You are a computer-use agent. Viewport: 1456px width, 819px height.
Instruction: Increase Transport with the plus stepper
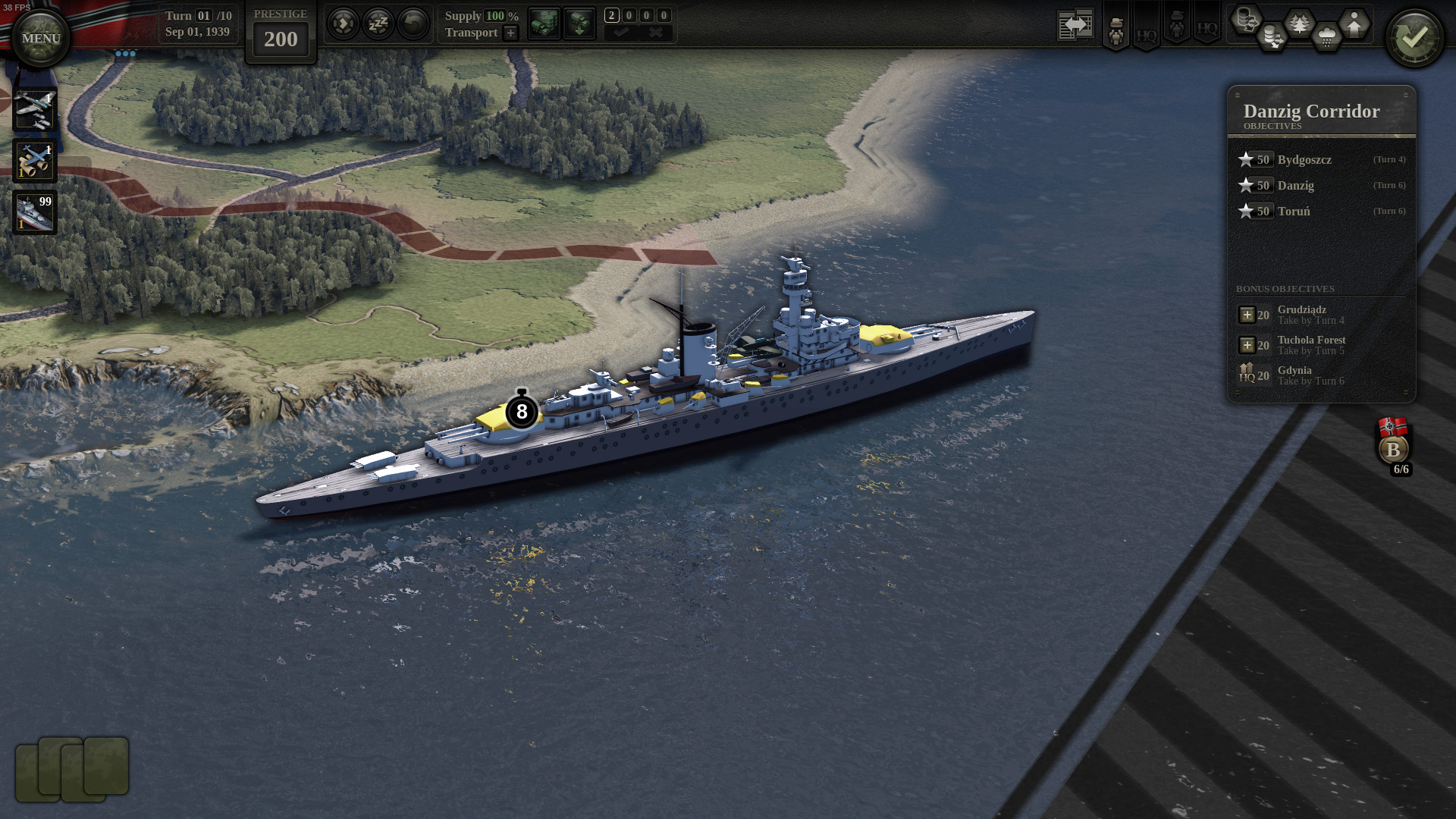(x=511, y=33)
